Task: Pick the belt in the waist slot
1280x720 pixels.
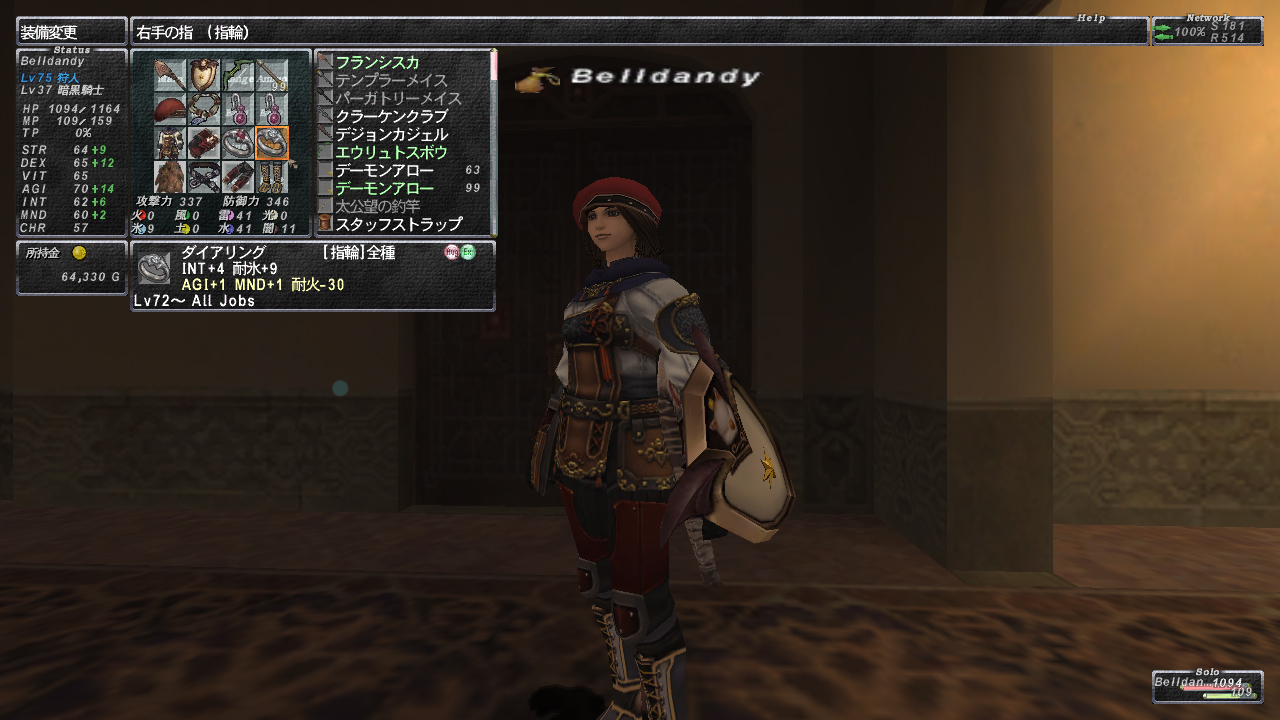Action: [205, 177]
